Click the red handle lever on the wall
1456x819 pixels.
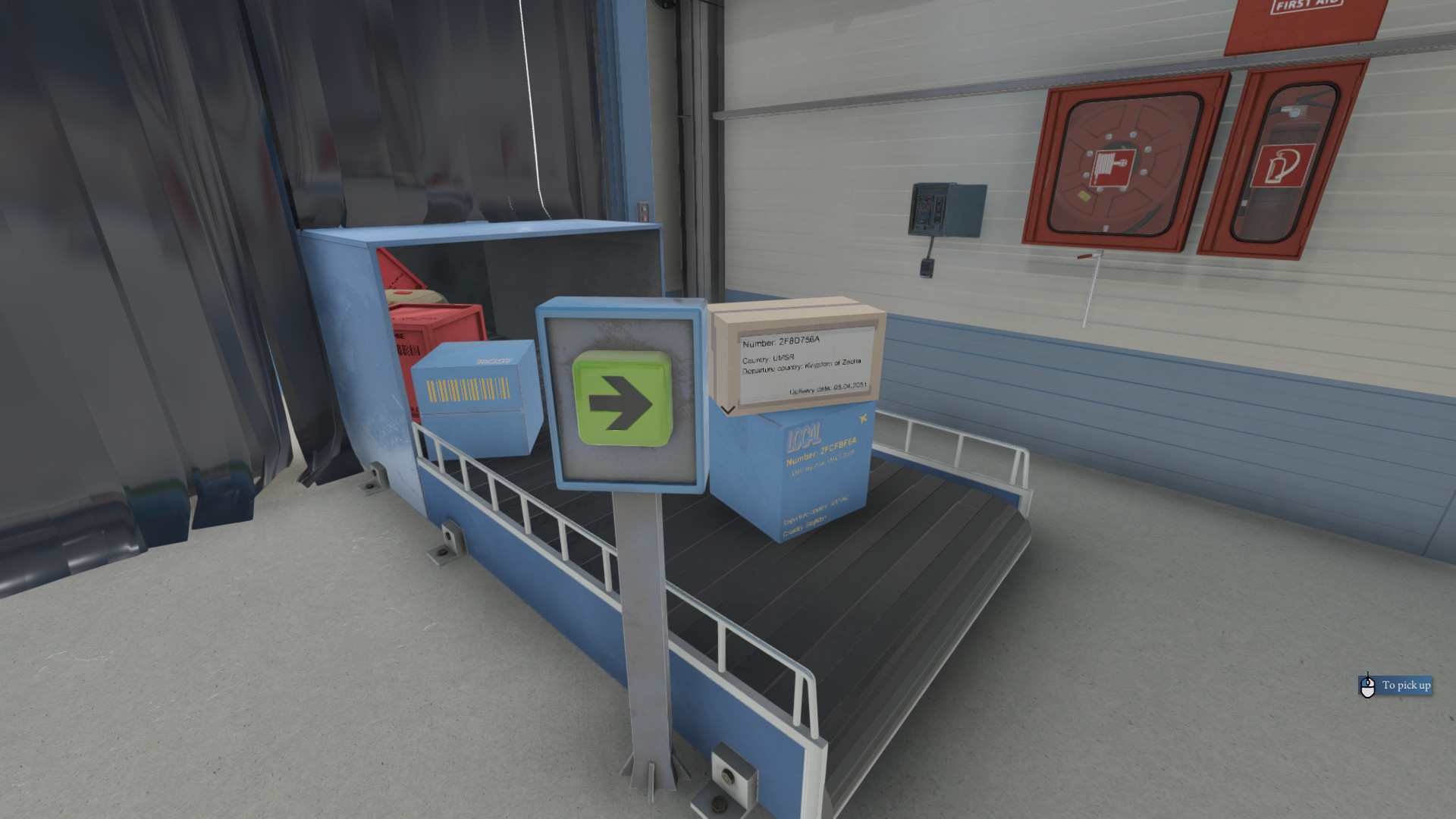coord(1086,256)
